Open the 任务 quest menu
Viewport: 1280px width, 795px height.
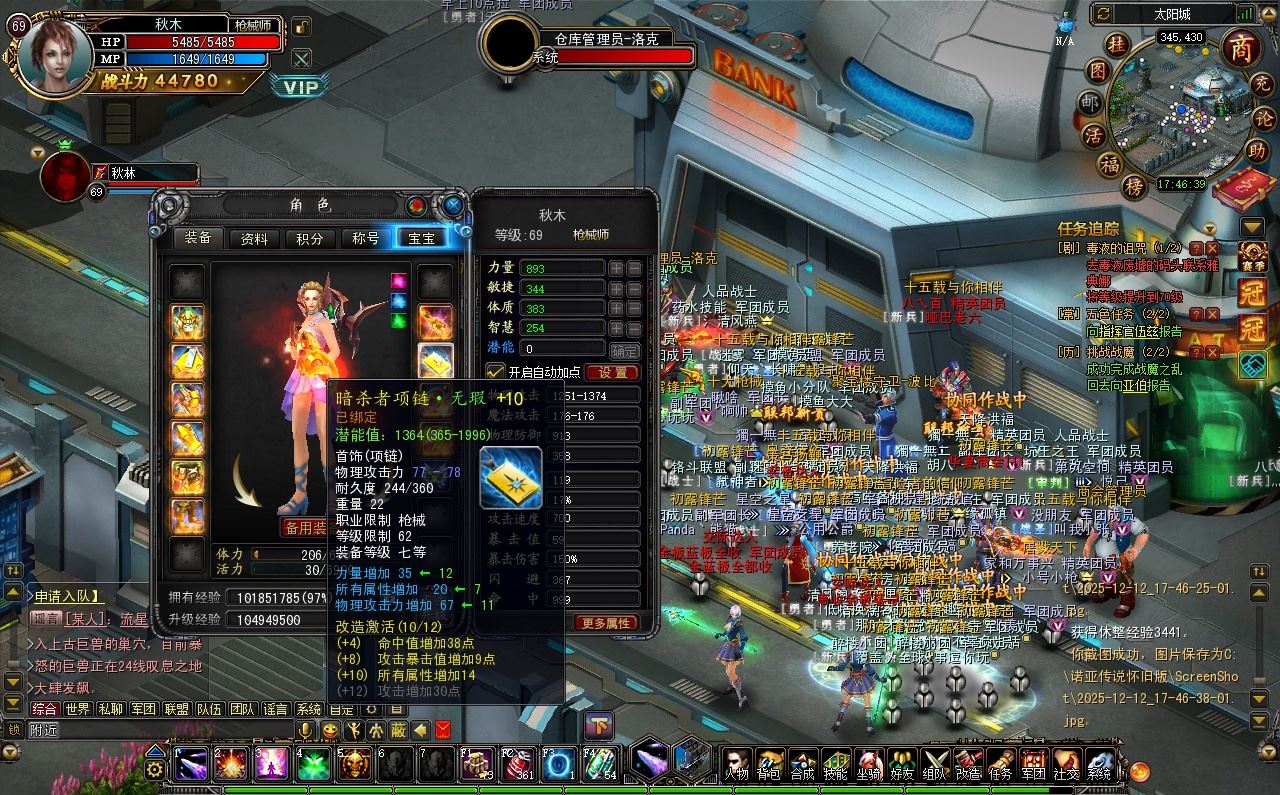(1000, 765)
